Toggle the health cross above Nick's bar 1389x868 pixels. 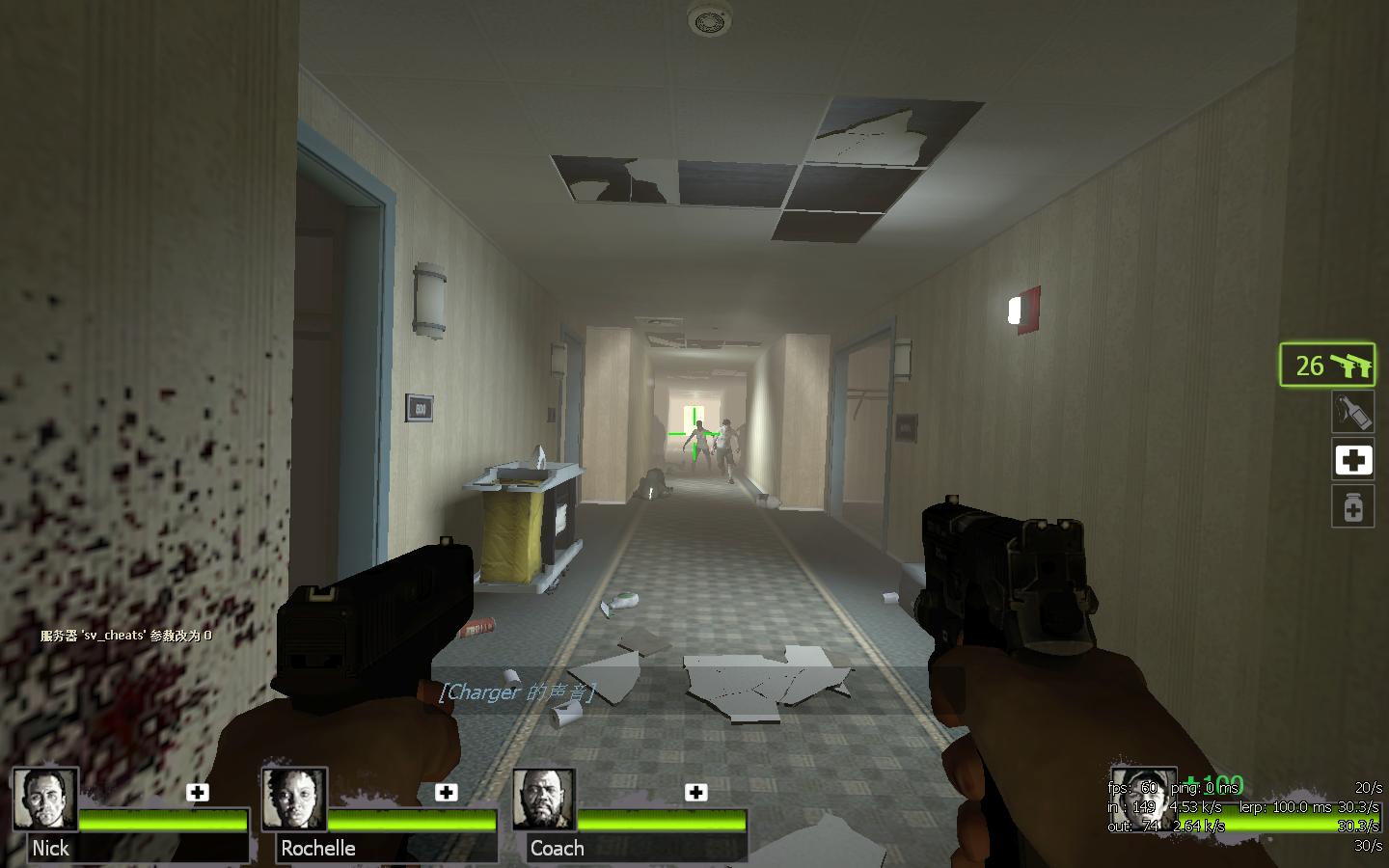pos(198,793)
